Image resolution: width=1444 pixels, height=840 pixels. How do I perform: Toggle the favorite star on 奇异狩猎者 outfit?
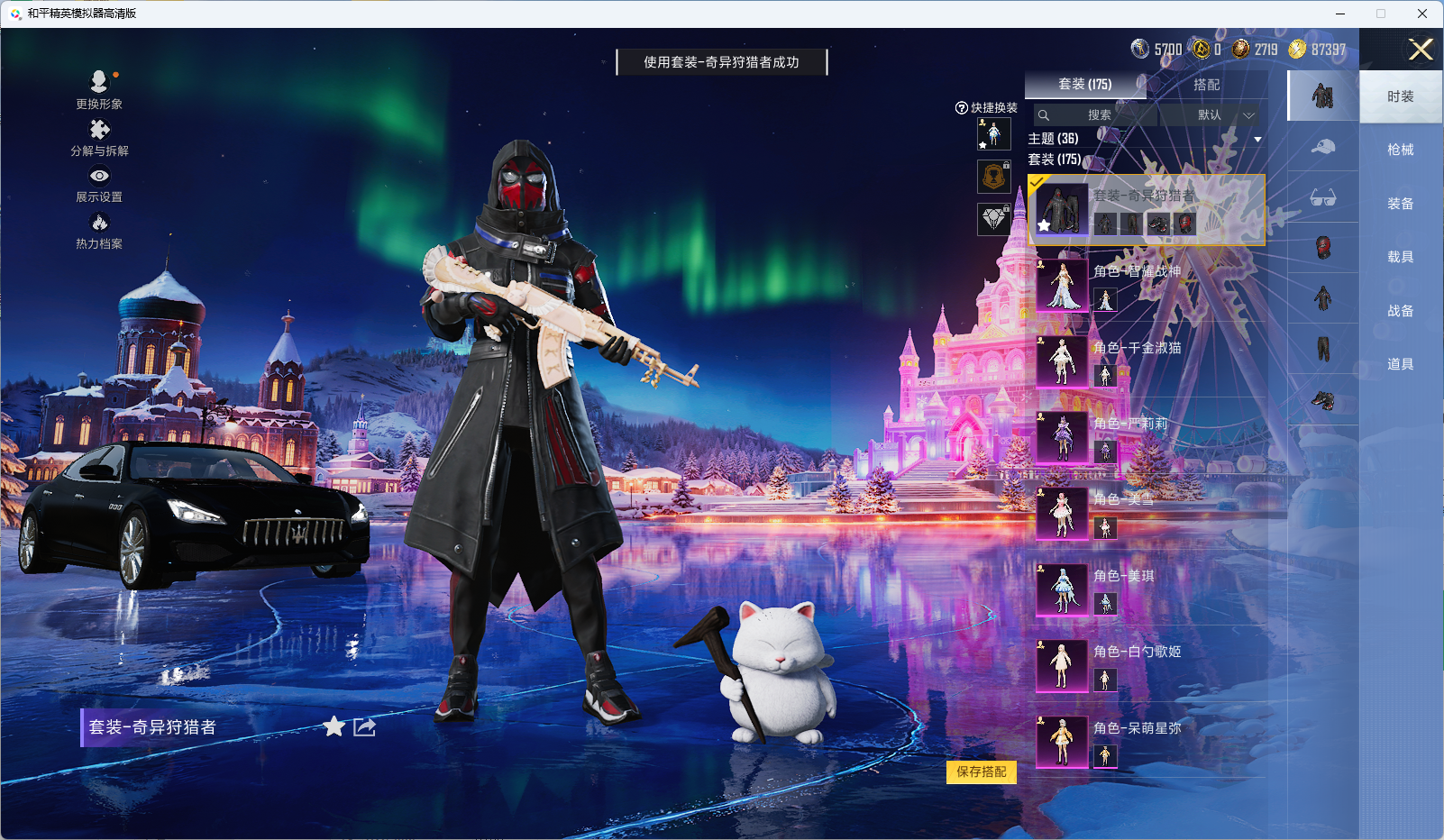coord(334,726)
